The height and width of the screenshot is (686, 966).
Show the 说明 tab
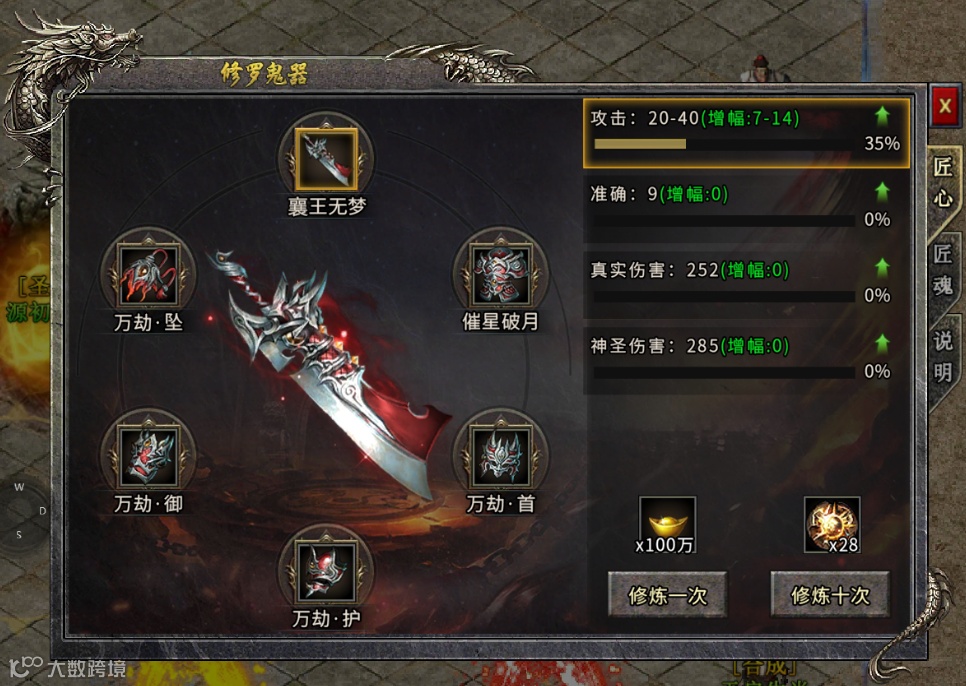coord(942,356)
